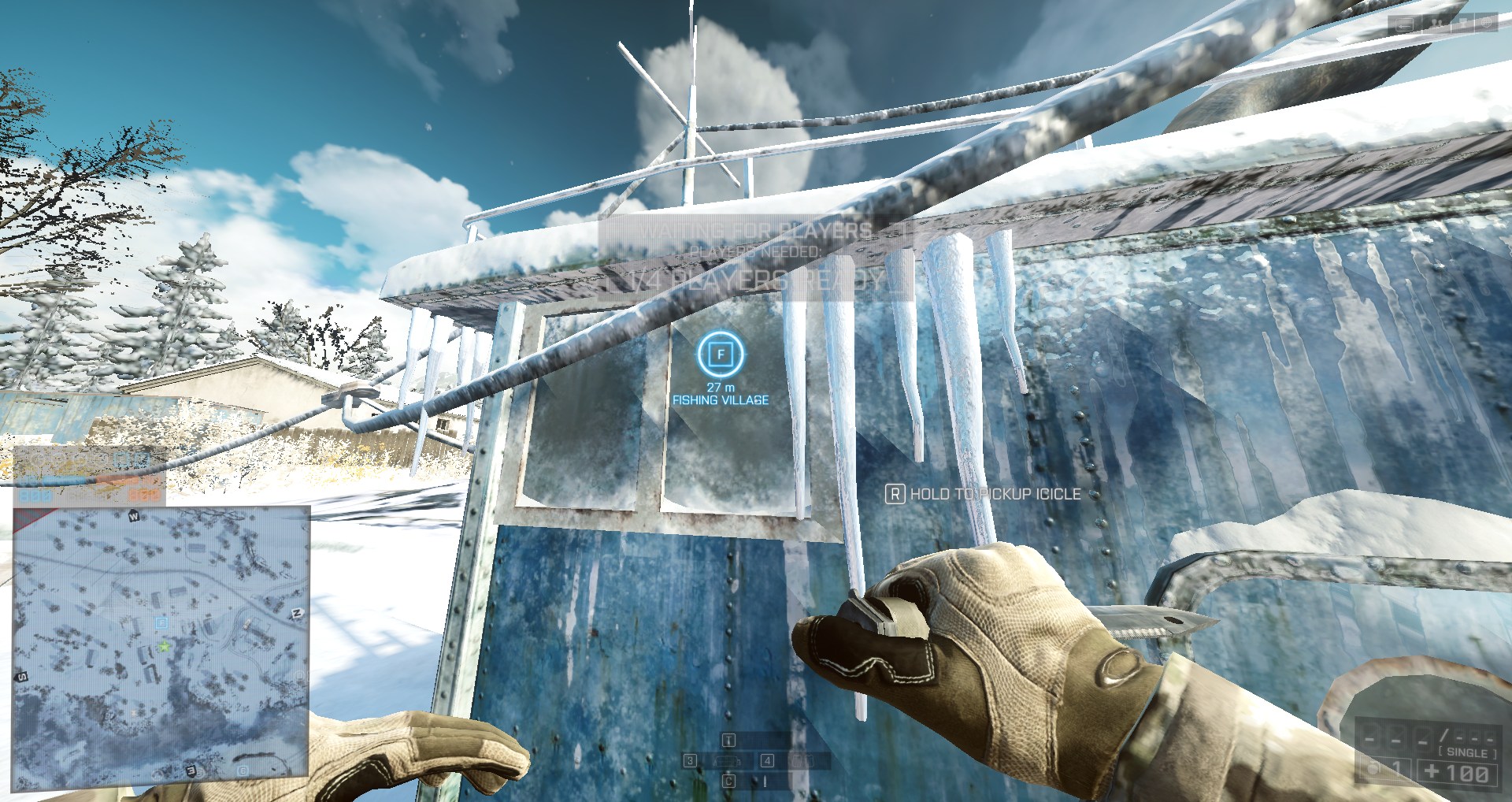Open the squad members icon in the top bar

click(x=1436, y=24)
